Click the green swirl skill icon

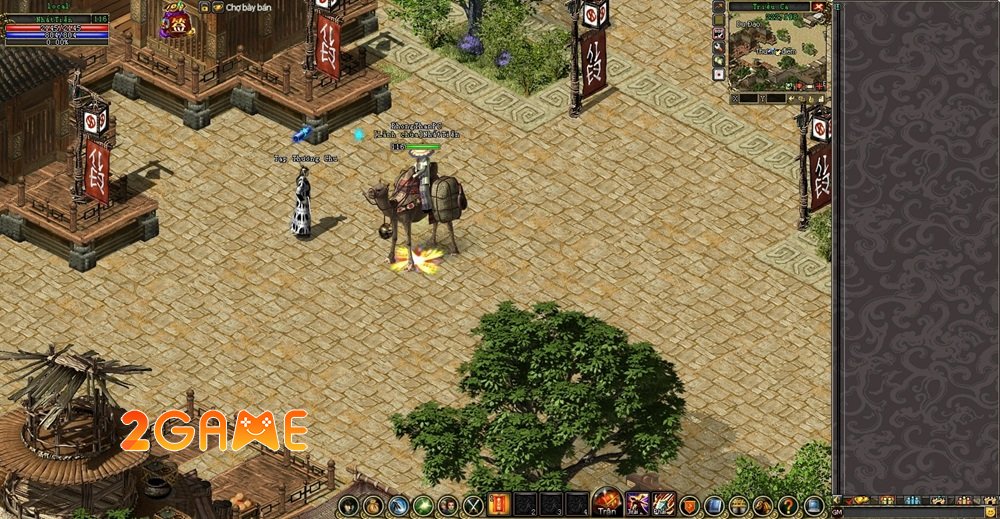[x=423, y=506]
